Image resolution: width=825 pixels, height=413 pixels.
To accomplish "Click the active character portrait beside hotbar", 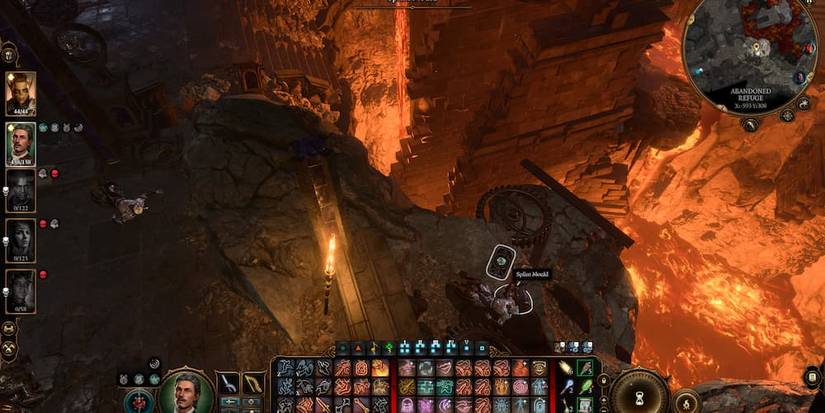I will pos(187,392).
